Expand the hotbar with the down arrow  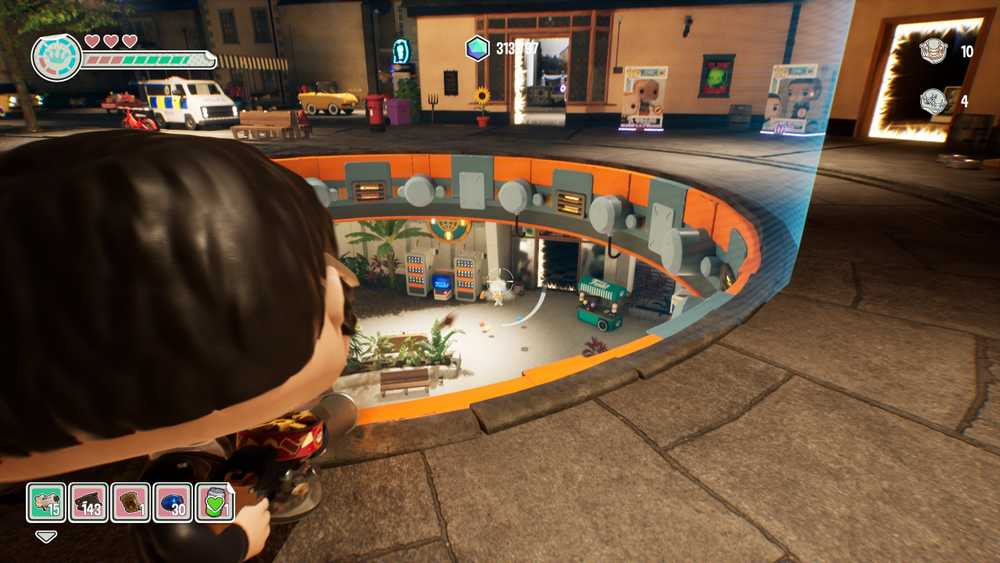click(46, 536)
